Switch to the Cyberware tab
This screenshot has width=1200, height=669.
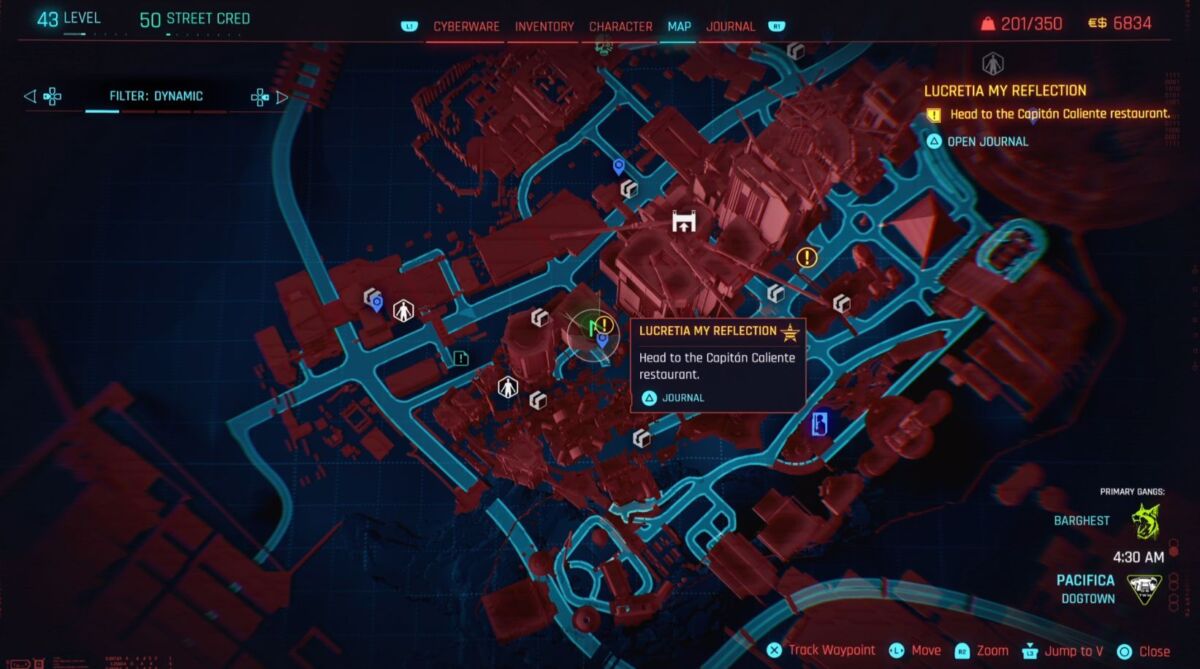[x=466, y=26]
